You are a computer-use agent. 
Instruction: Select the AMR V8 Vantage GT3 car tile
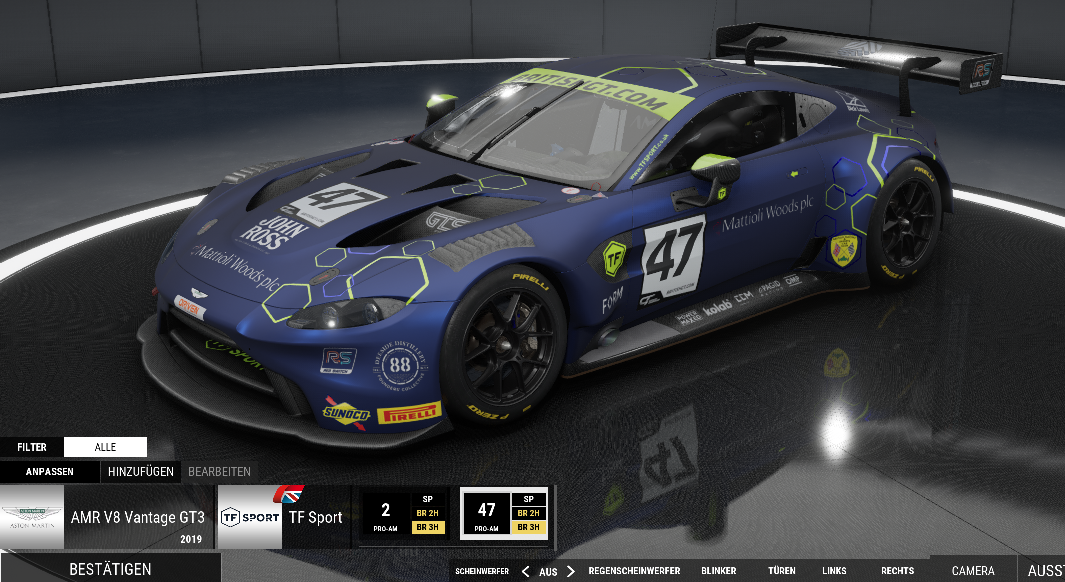(107, 517)
